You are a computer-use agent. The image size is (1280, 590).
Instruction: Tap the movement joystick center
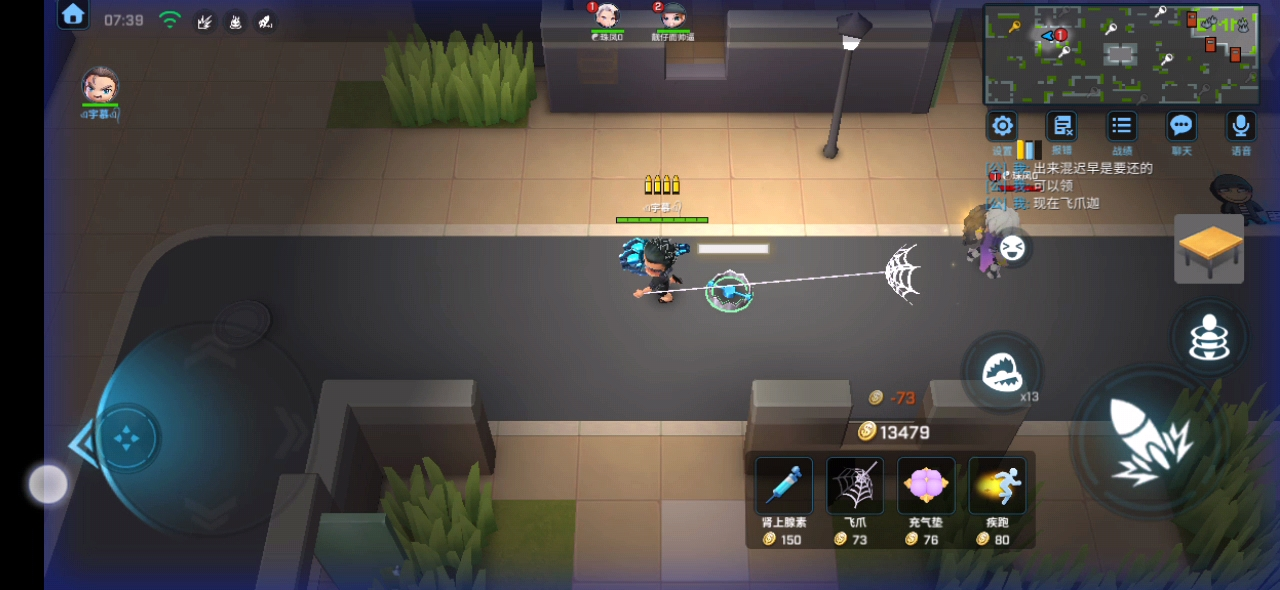click(128, 437)
